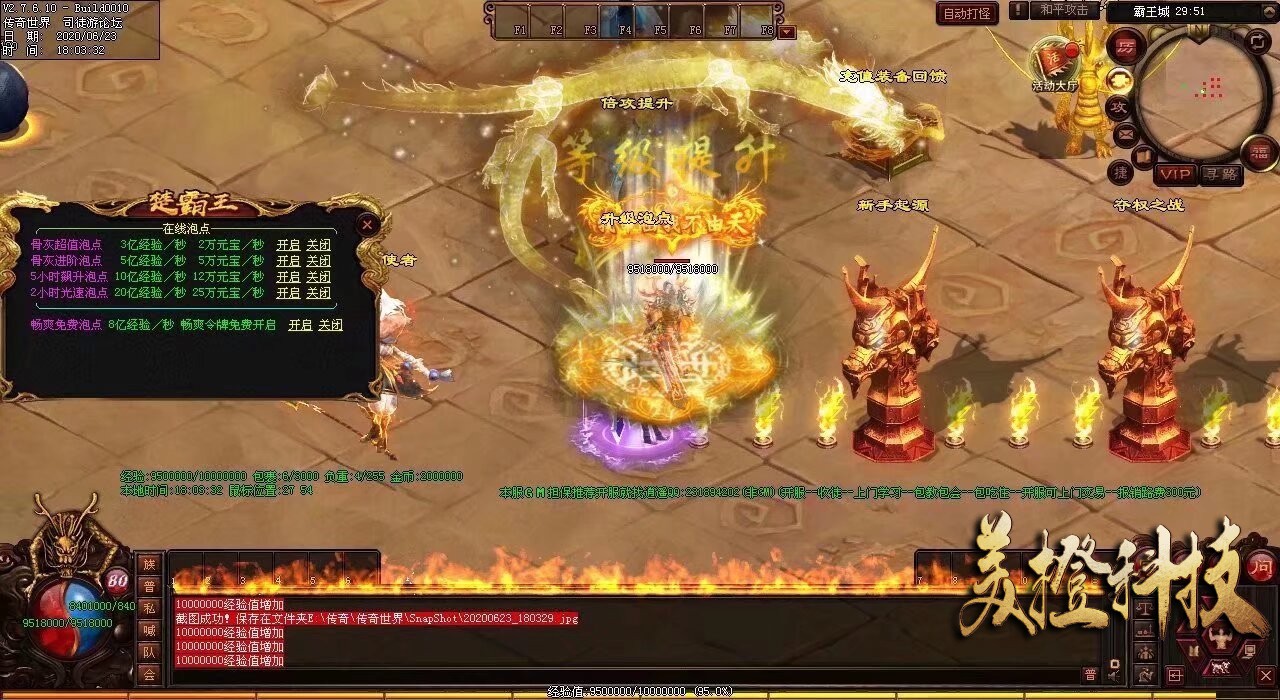Open the mail envelope icon
Screen dimensions: 1280x700
1125,134
